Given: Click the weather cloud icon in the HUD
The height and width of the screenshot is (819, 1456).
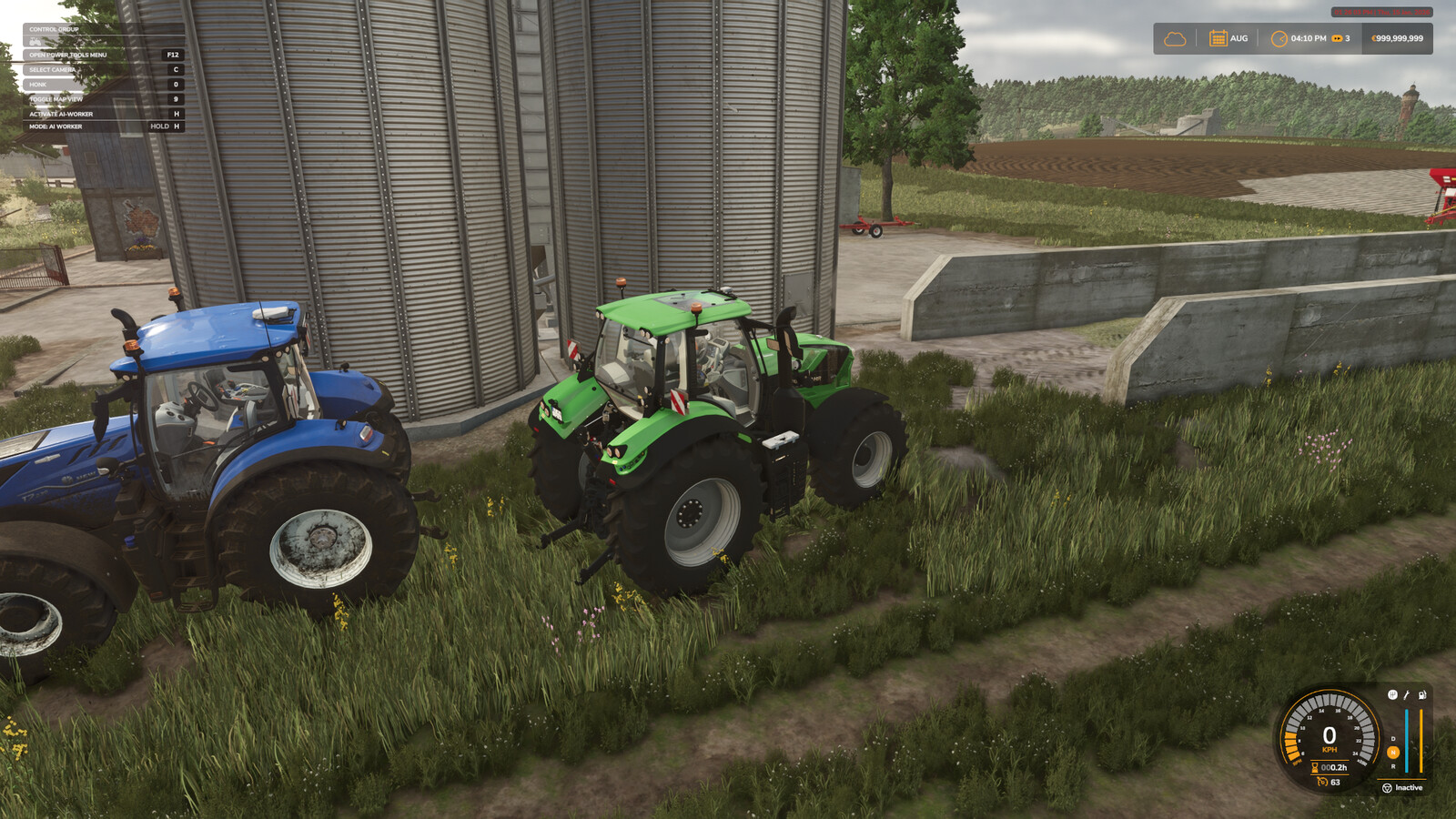Looking at the screenshot, I should (x=1177, y=37).
